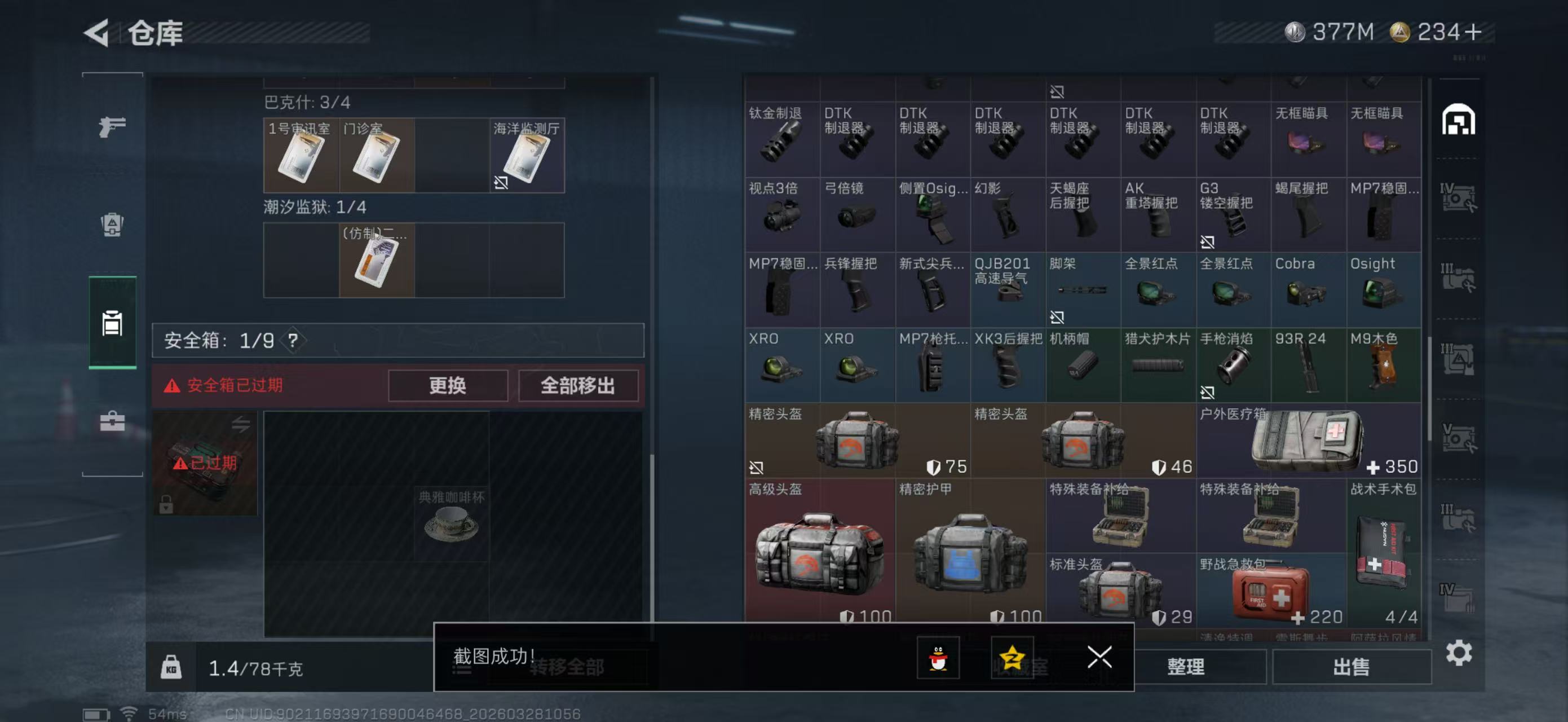Click the 1.4/78千克 weight capacity bar
This screenshot has width=1568, height=722.
[x=259, y=667]
